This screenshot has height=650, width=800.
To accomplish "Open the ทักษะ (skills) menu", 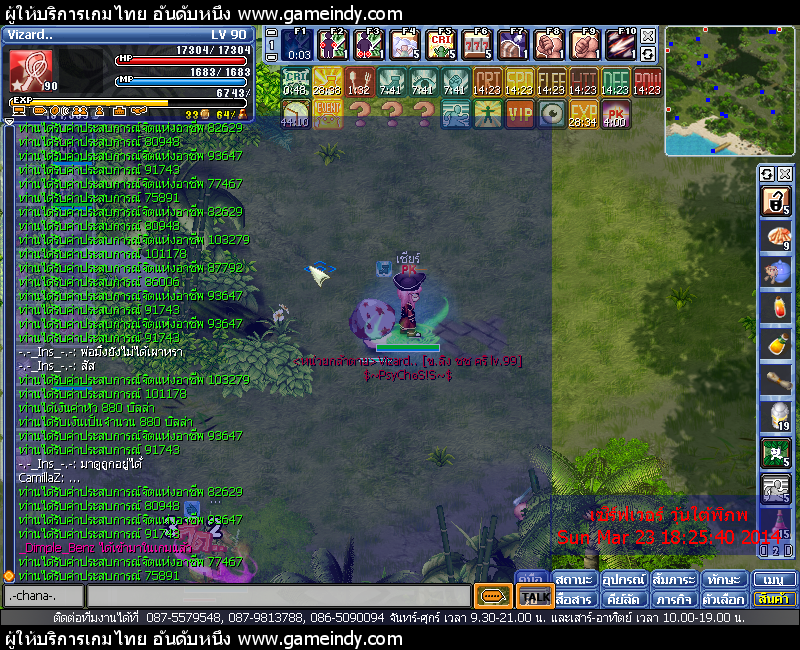I will [x=722, y=580].
